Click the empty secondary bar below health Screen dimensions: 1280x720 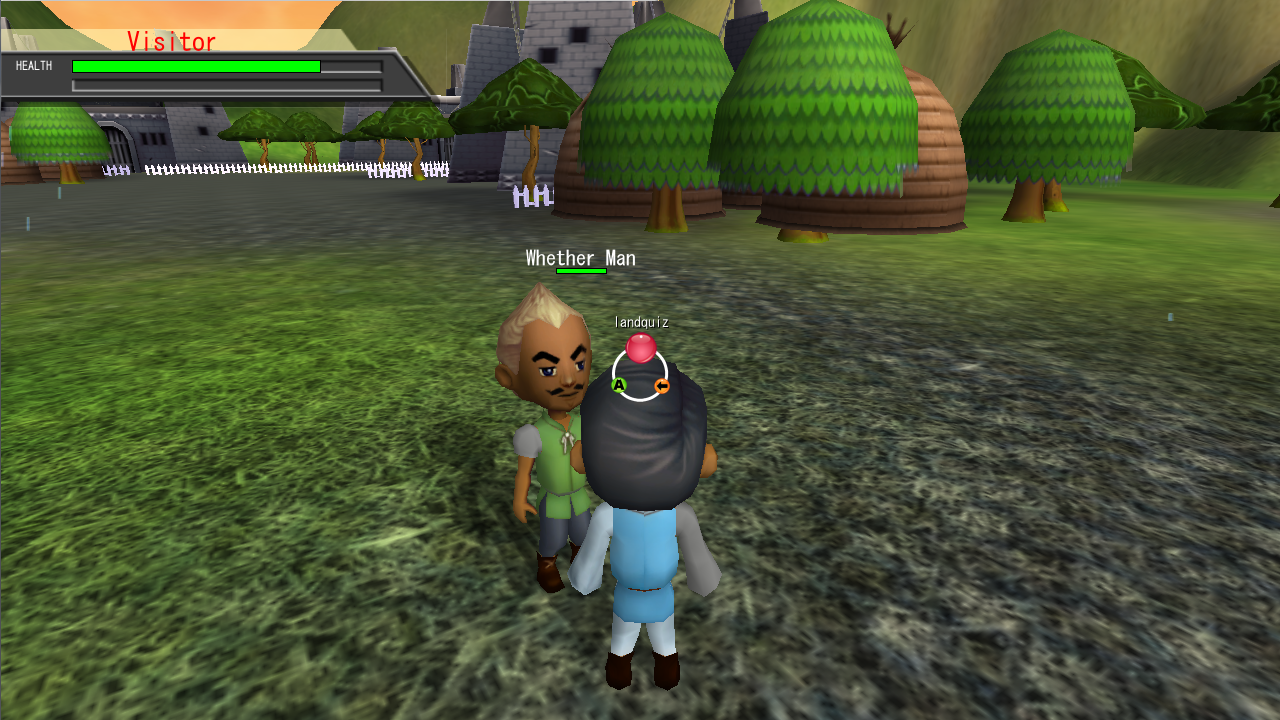pyautogui.click(x=225, y=85)
